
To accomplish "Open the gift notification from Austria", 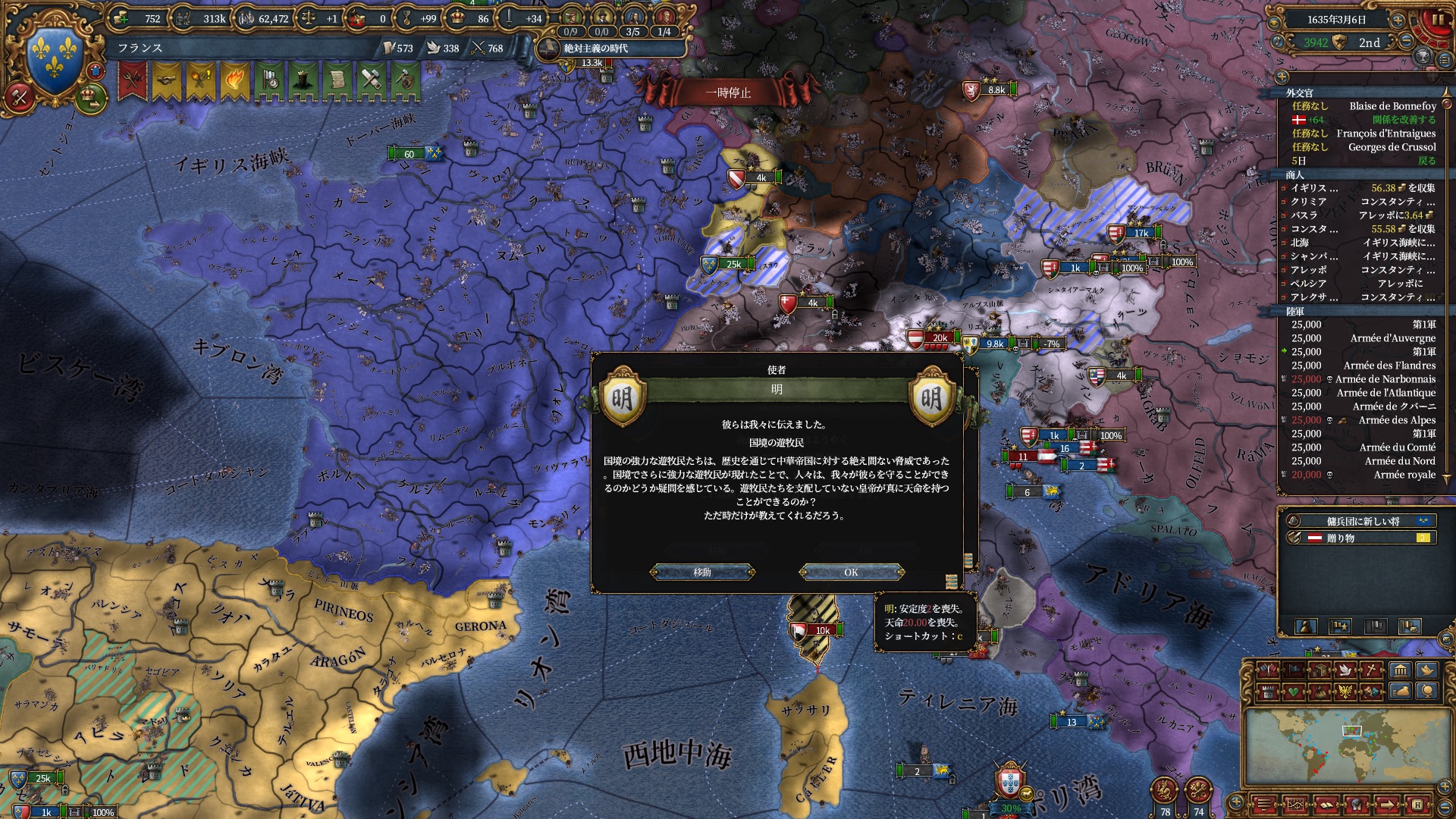I will point(1357,538).
